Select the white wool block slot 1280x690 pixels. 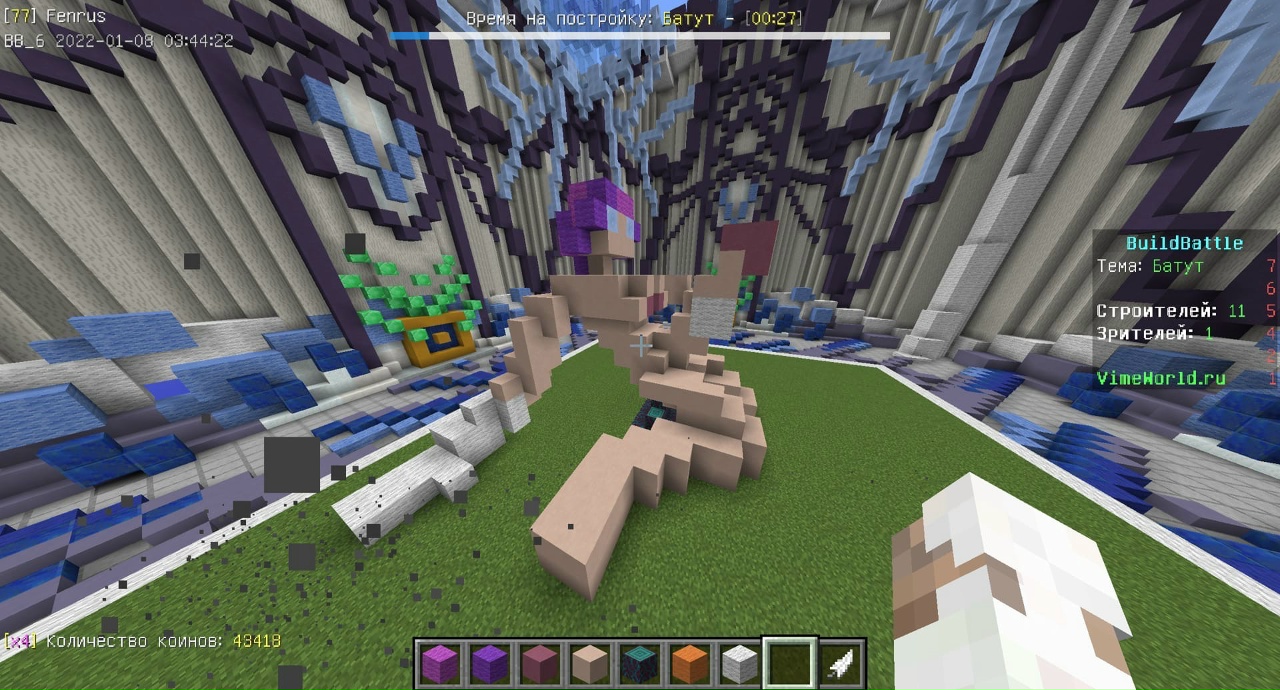point(739,664)
